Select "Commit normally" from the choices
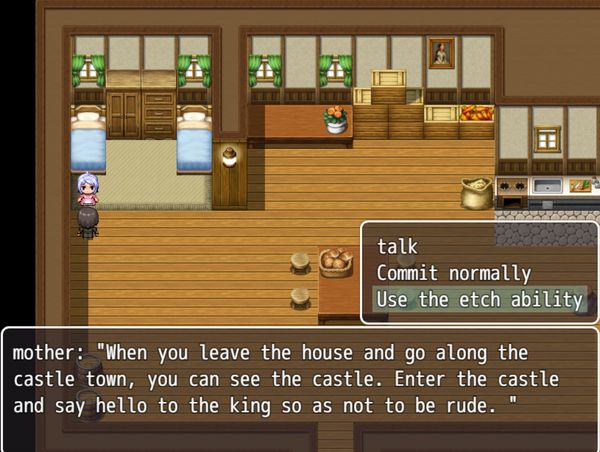This screenshot has width=600, height=452. point(453,273)
